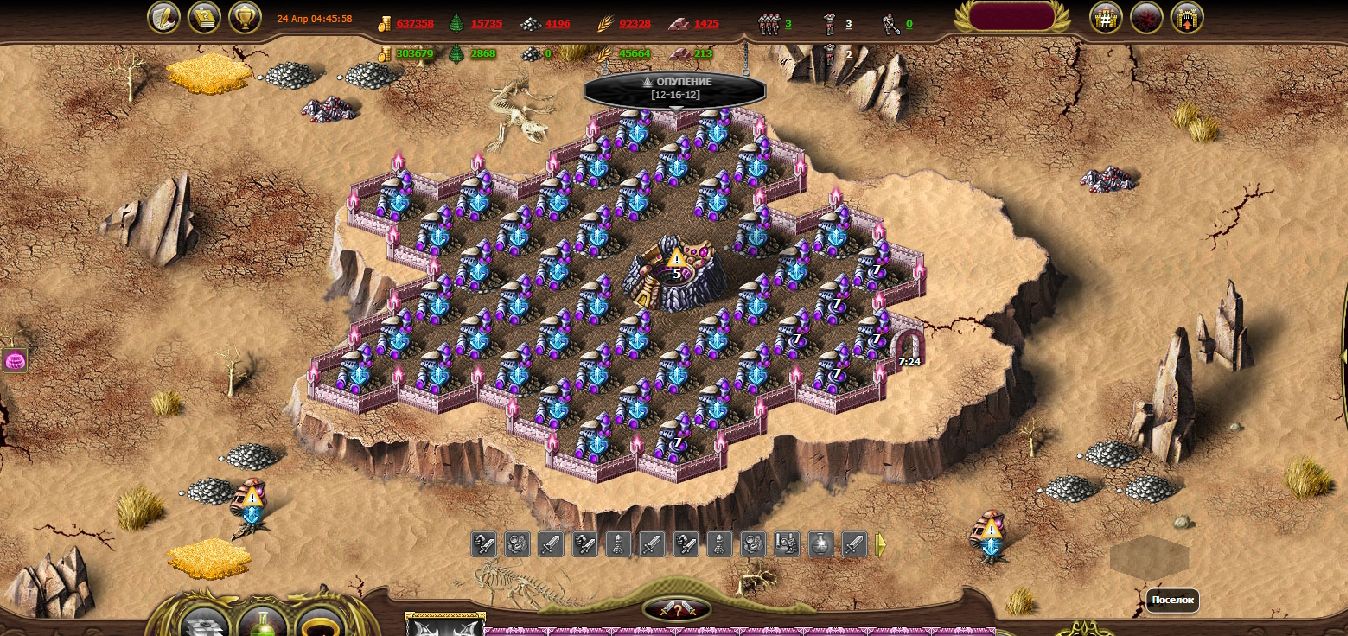The width and height of the screenshot is (1348, 636).
Task: Click the ОПУПЕНИЕ town name plate
Action: 675,87
